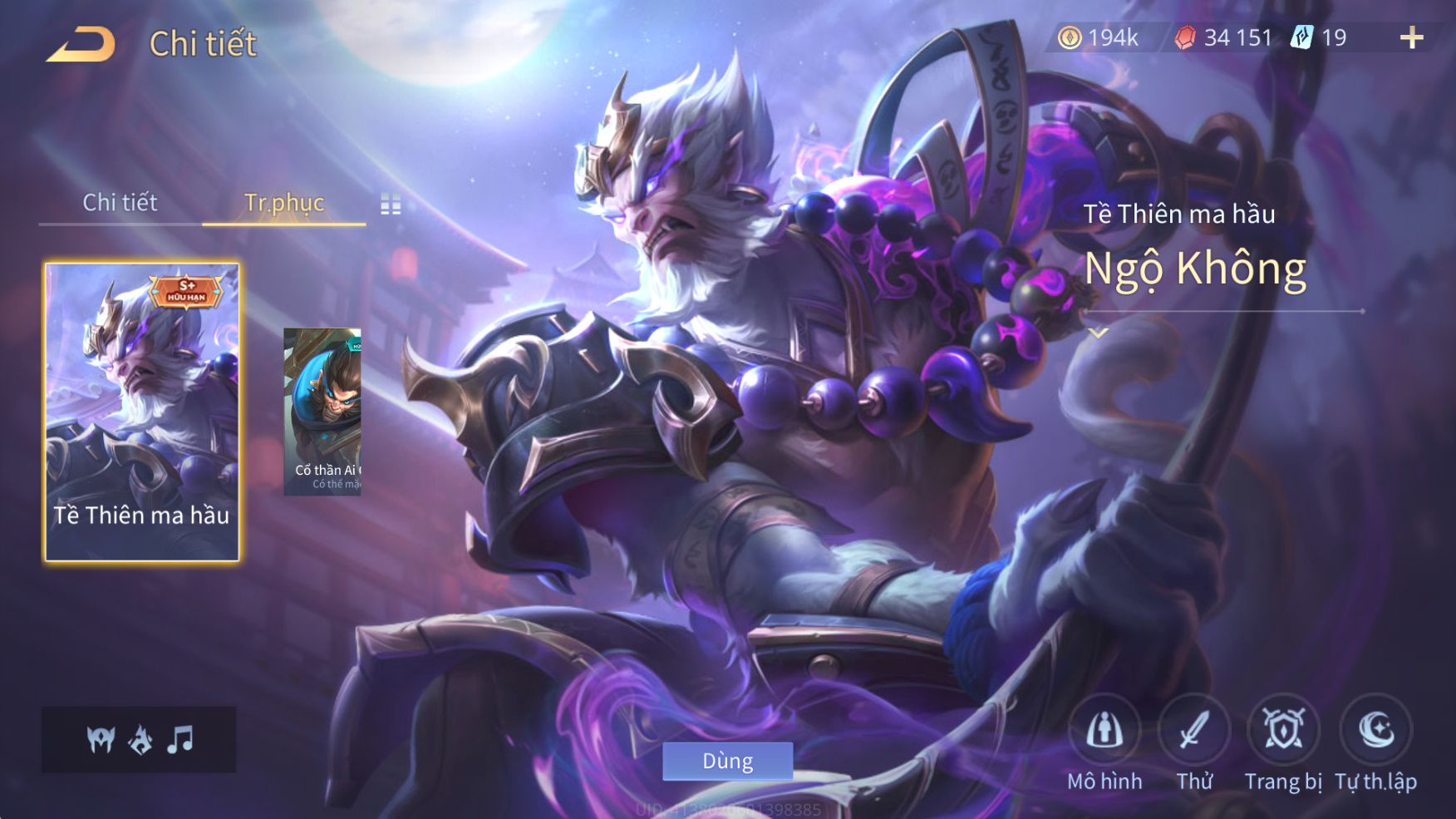
Task: Expand the hero name dropdown arrow
Action: coord(1099,333)
